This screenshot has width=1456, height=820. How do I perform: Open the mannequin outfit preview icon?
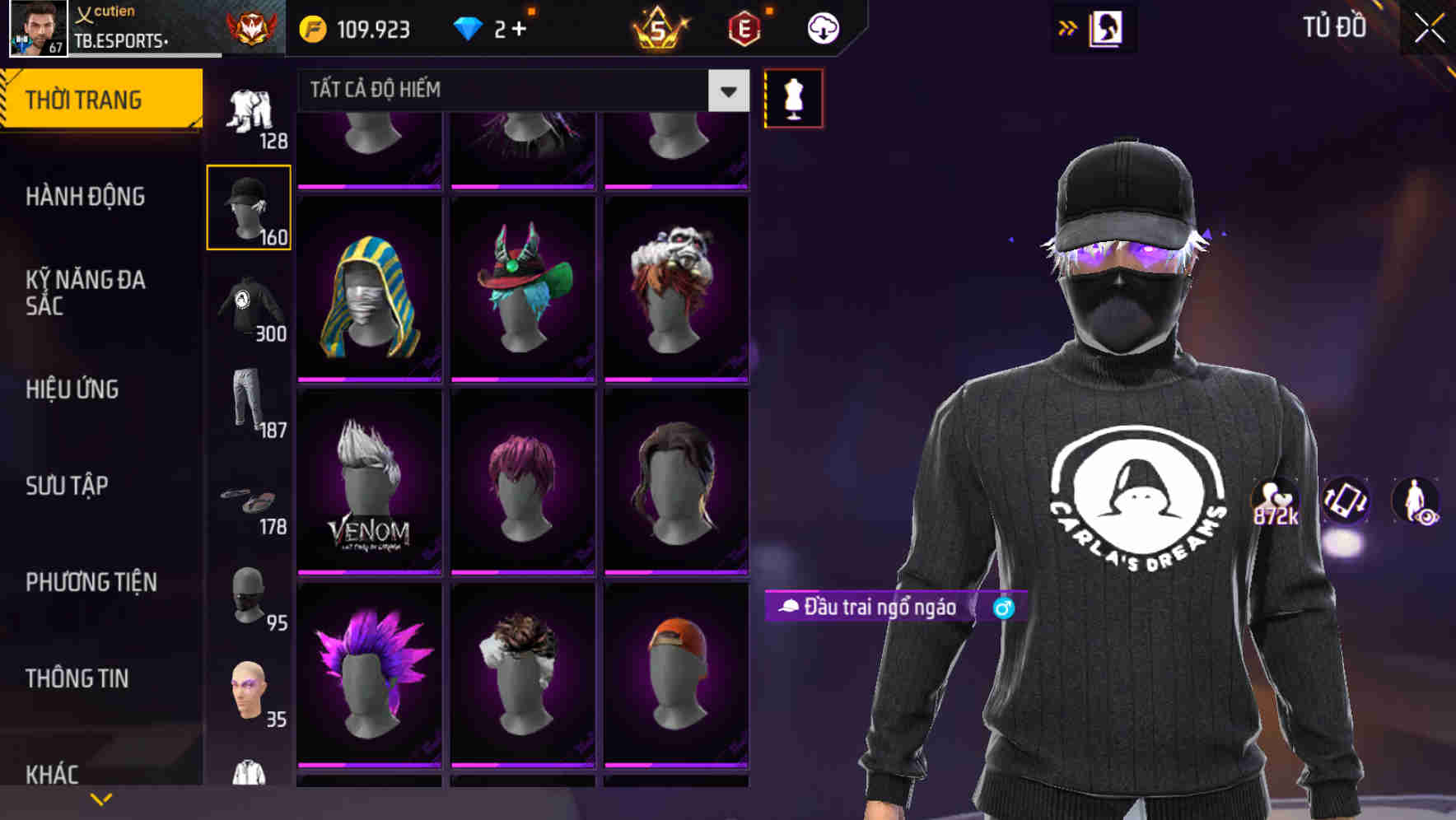point(794,97)
